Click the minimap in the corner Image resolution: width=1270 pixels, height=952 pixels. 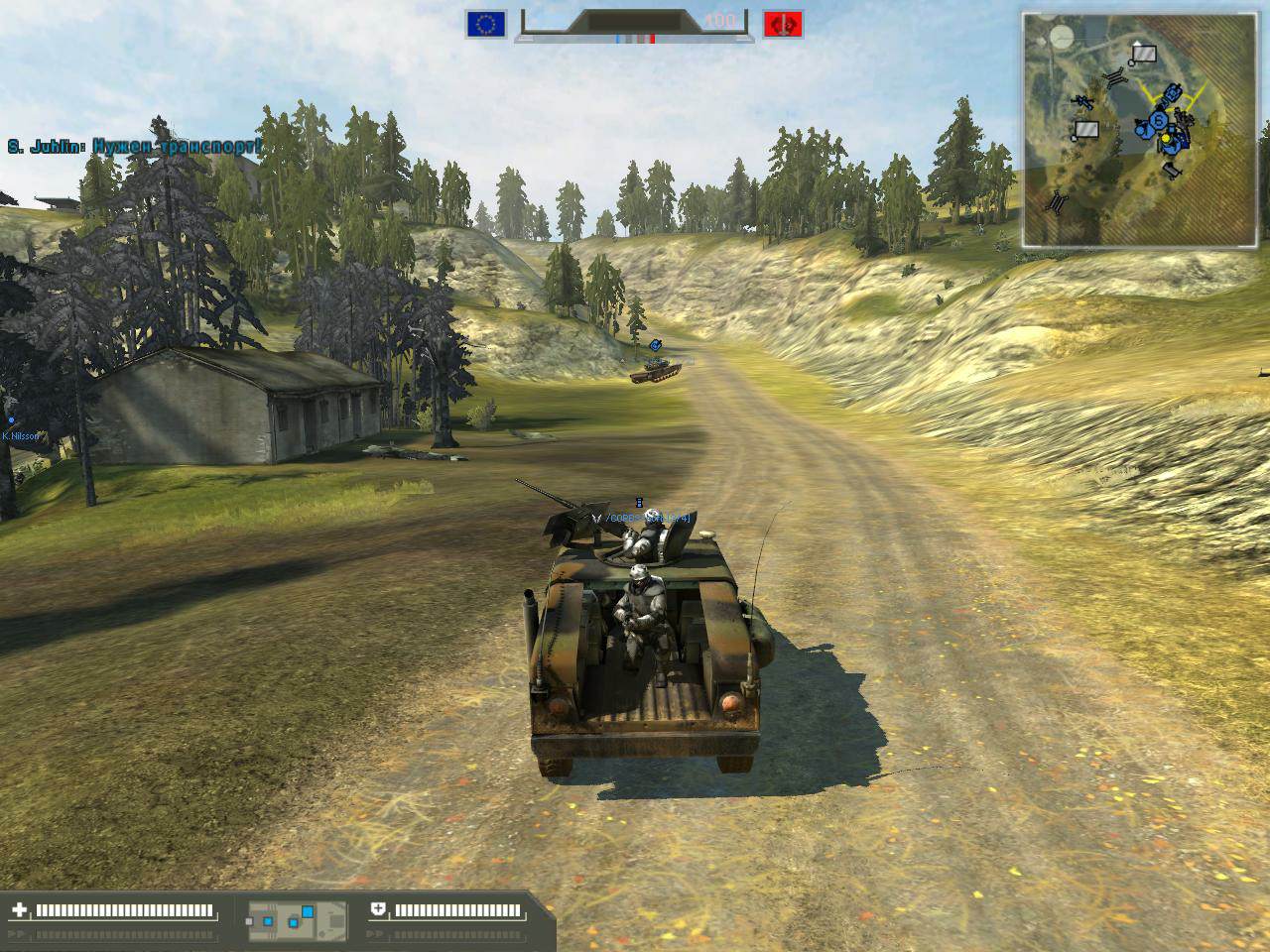click(x=1144, y=130)
